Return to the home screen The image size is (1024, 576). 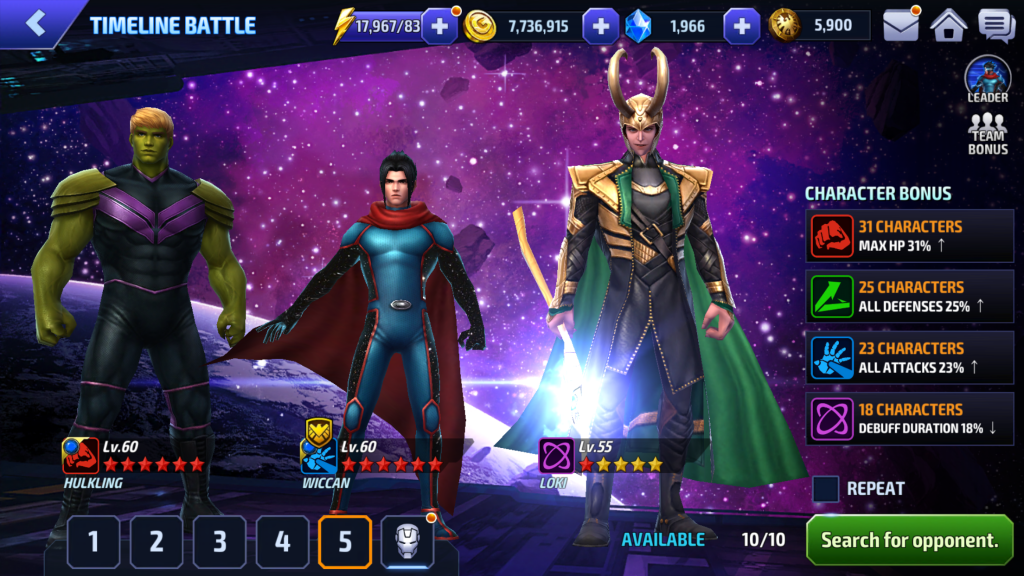point(948,25)
